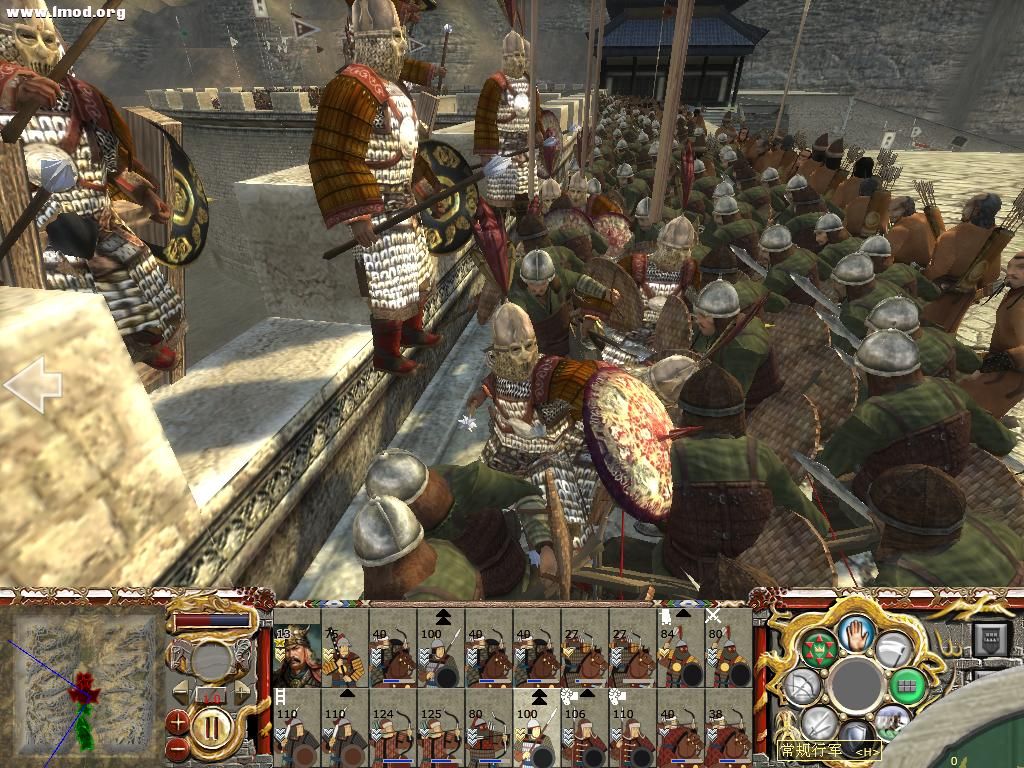Toggle the green crown group formation button
Screen dimensions: 1024x768
coord(819,649)
